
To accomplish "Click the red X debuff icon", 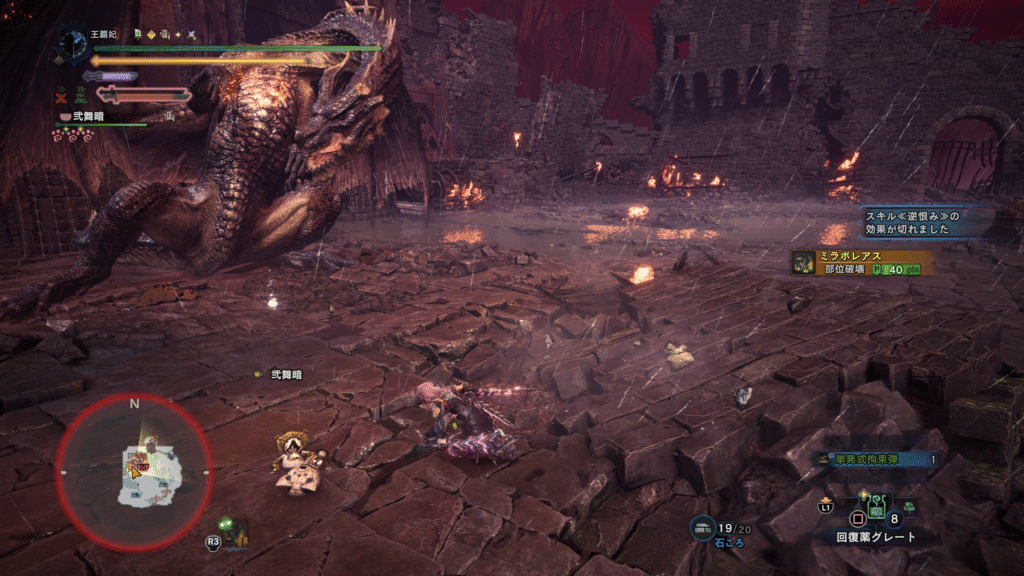I will click(63, 97).
